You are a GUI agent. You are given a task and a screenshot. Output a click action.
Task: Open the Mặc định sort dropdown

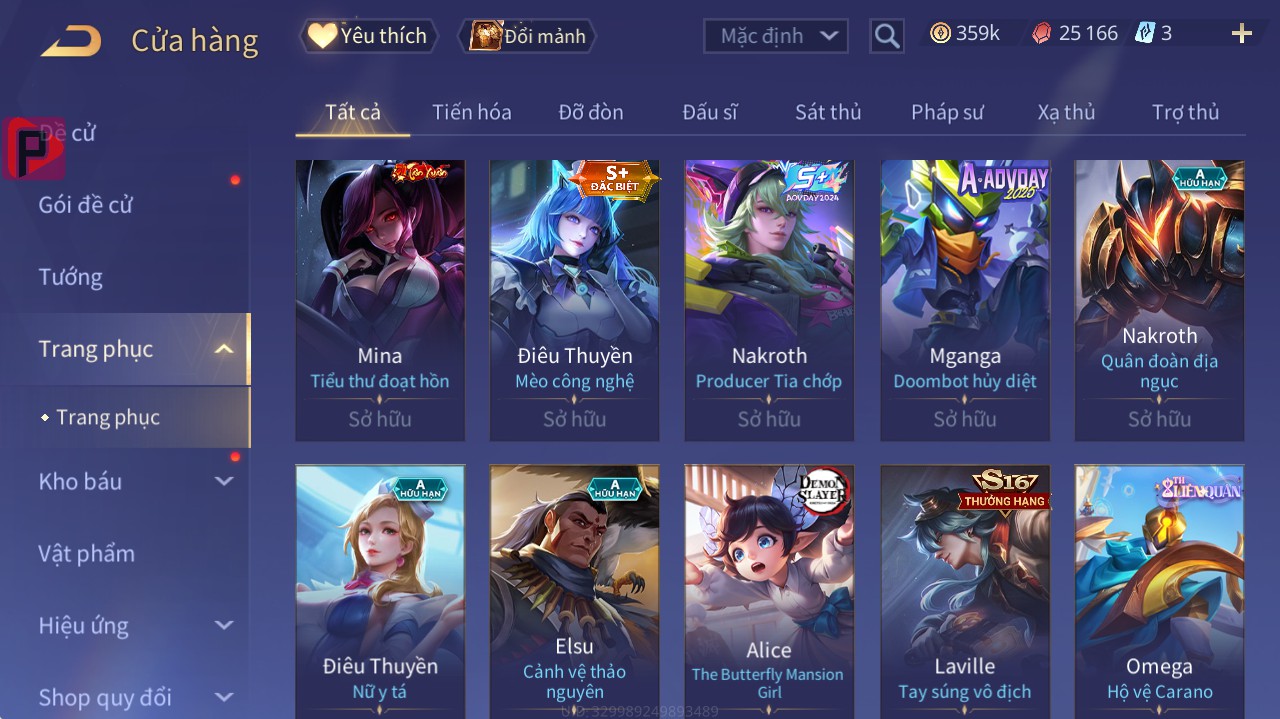[x=776, y=36]
